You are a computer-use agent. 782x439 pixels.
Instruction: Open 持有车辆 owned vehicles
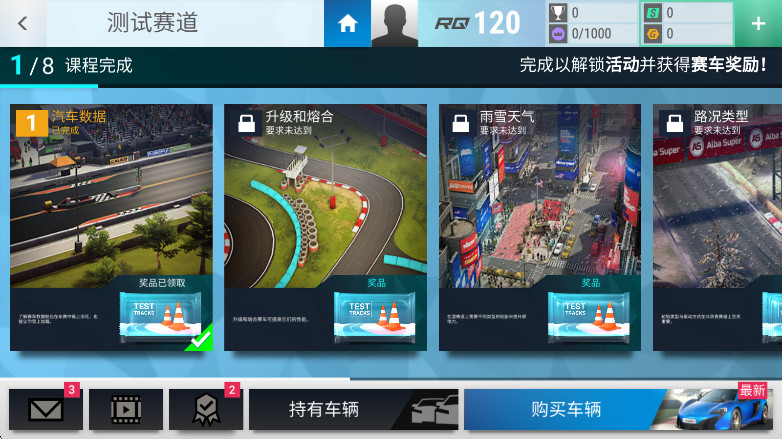353,409
